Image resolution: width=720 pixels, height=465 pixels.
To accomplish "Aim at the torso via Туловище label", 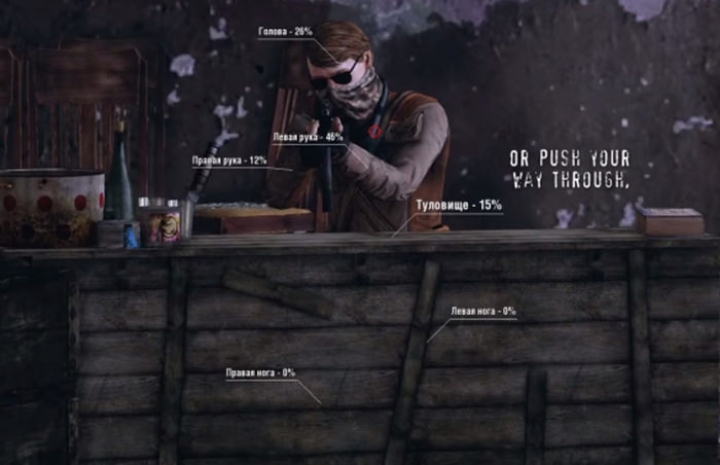I will click(x=459, y=205).
